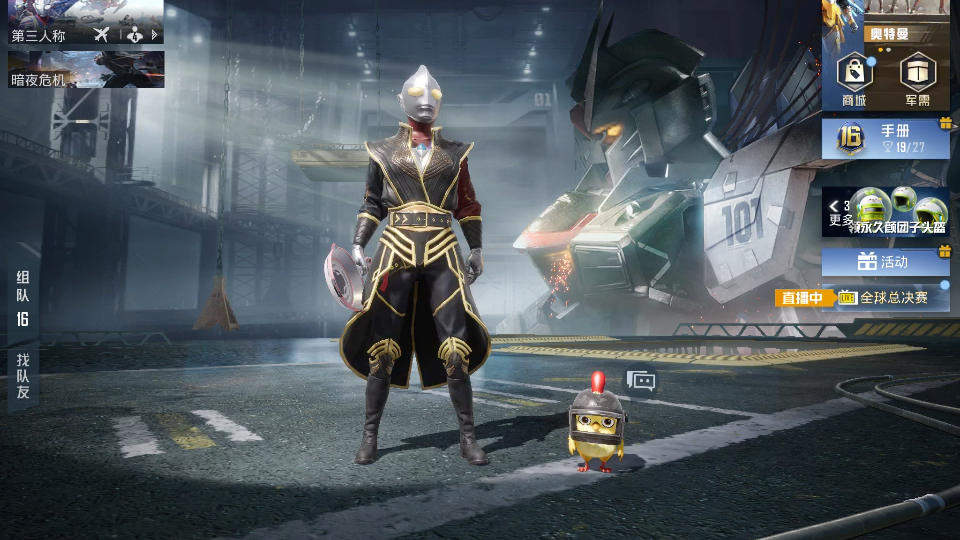The width and height of the screenshot is (960, 540).
Task: Open the 找队友 find-teammates panel
Action: pyautogui.click(x=22, y=376)
